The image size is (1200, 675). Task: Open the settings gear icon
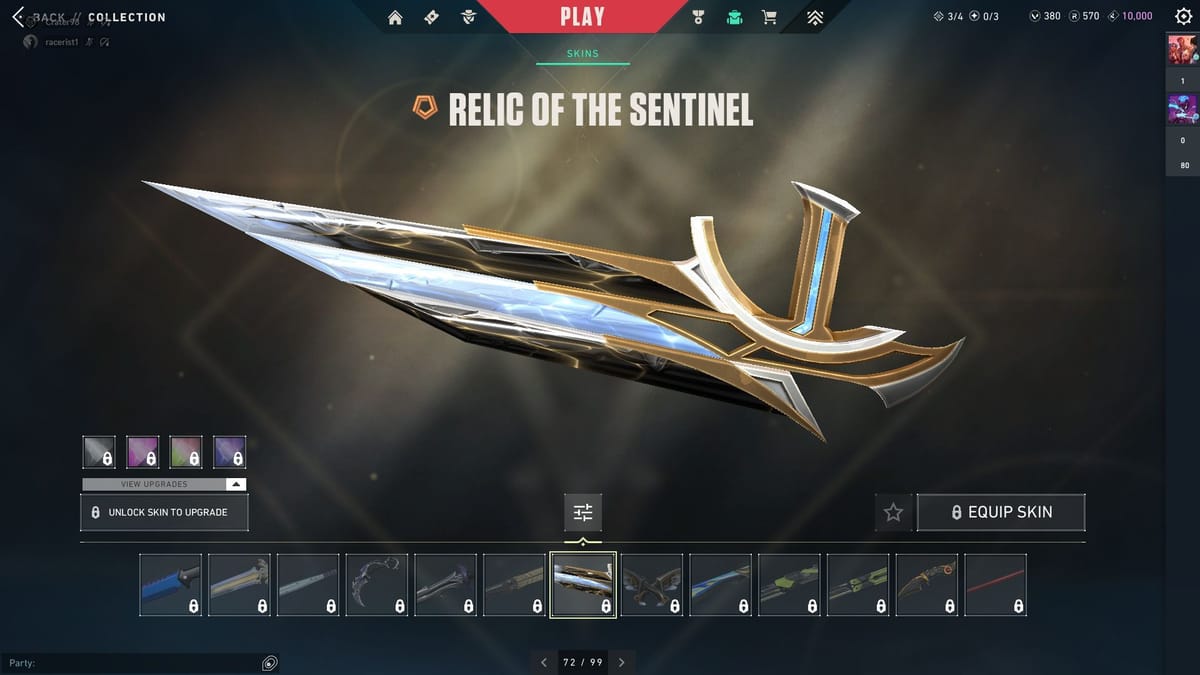point(1183,17)
